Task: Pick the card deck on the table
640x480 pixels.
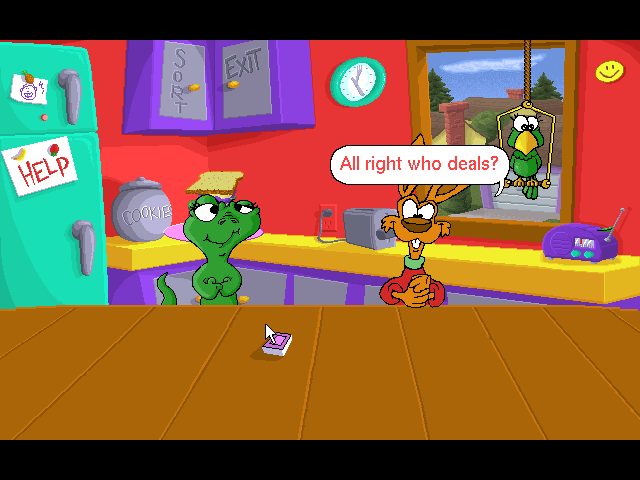Action: coord(277,345)
